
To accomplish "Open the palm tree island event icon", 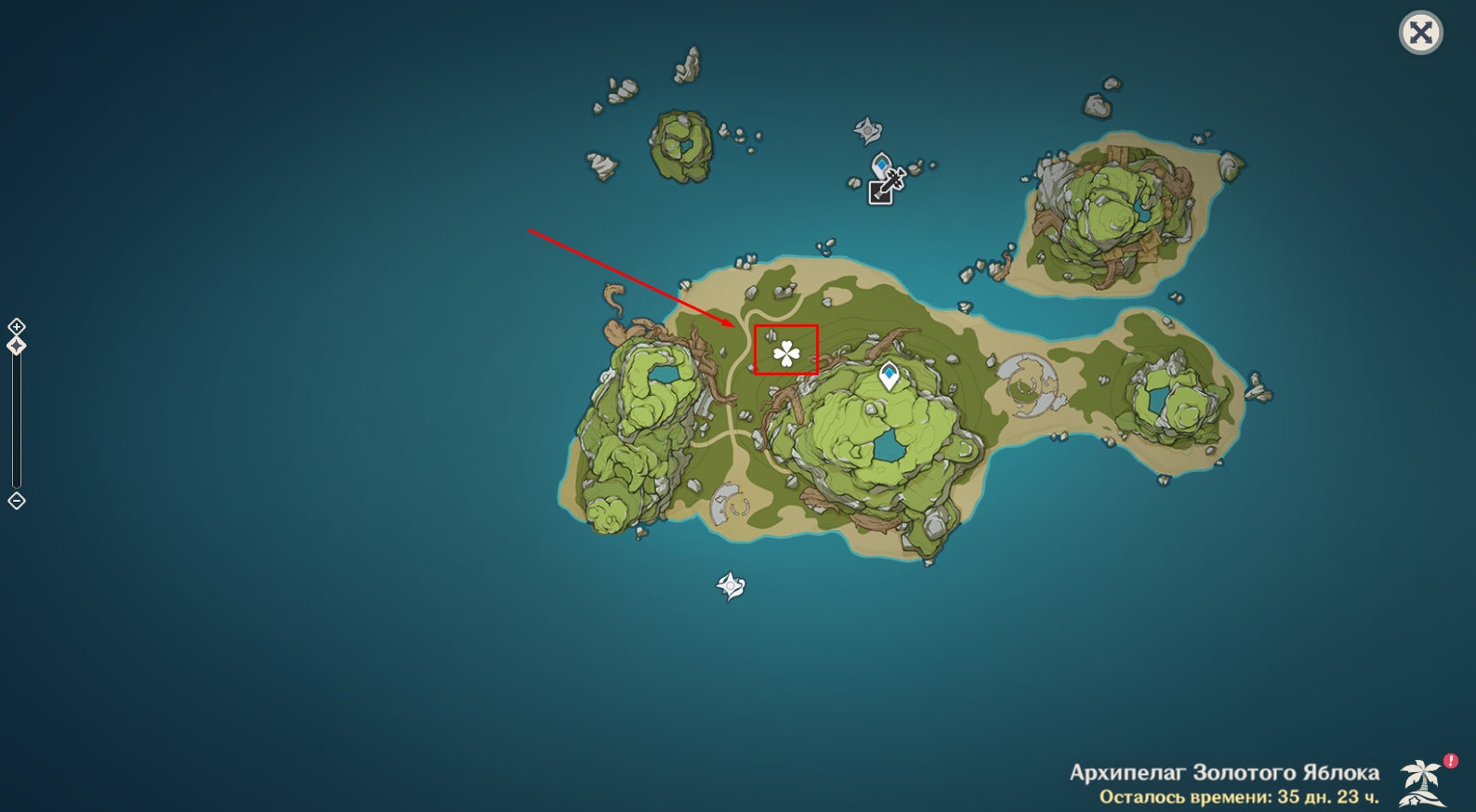I will pyautogui.click(x=1422, y=781).
